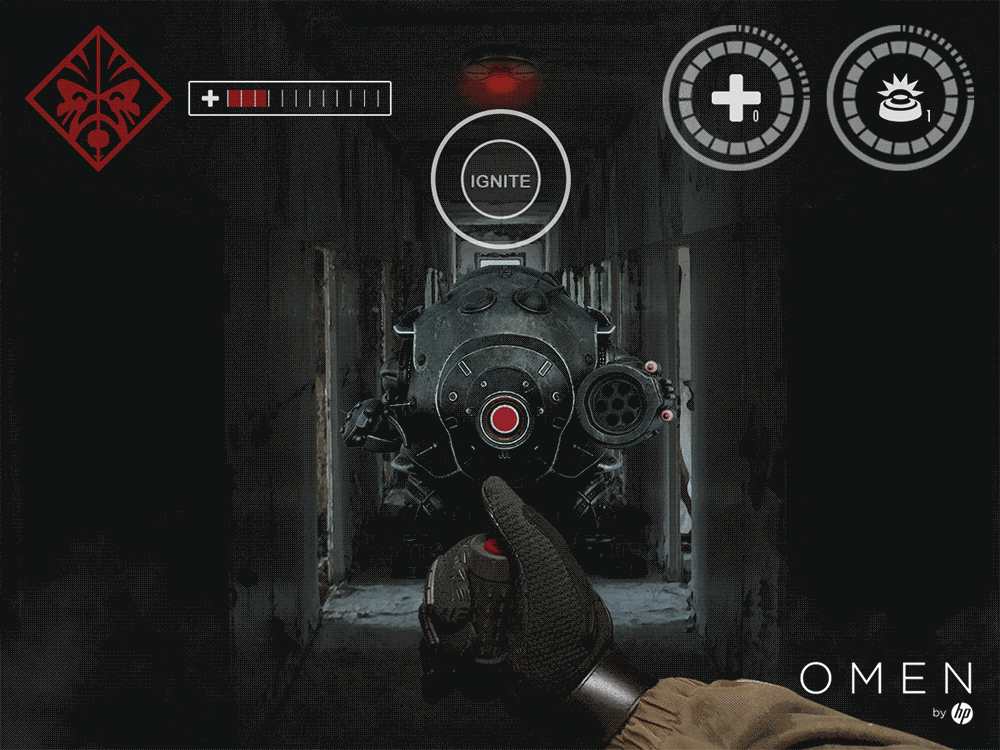Activate the detonator button ability
The height and width of the screenshot is (750, 1000).
(898, 99)
